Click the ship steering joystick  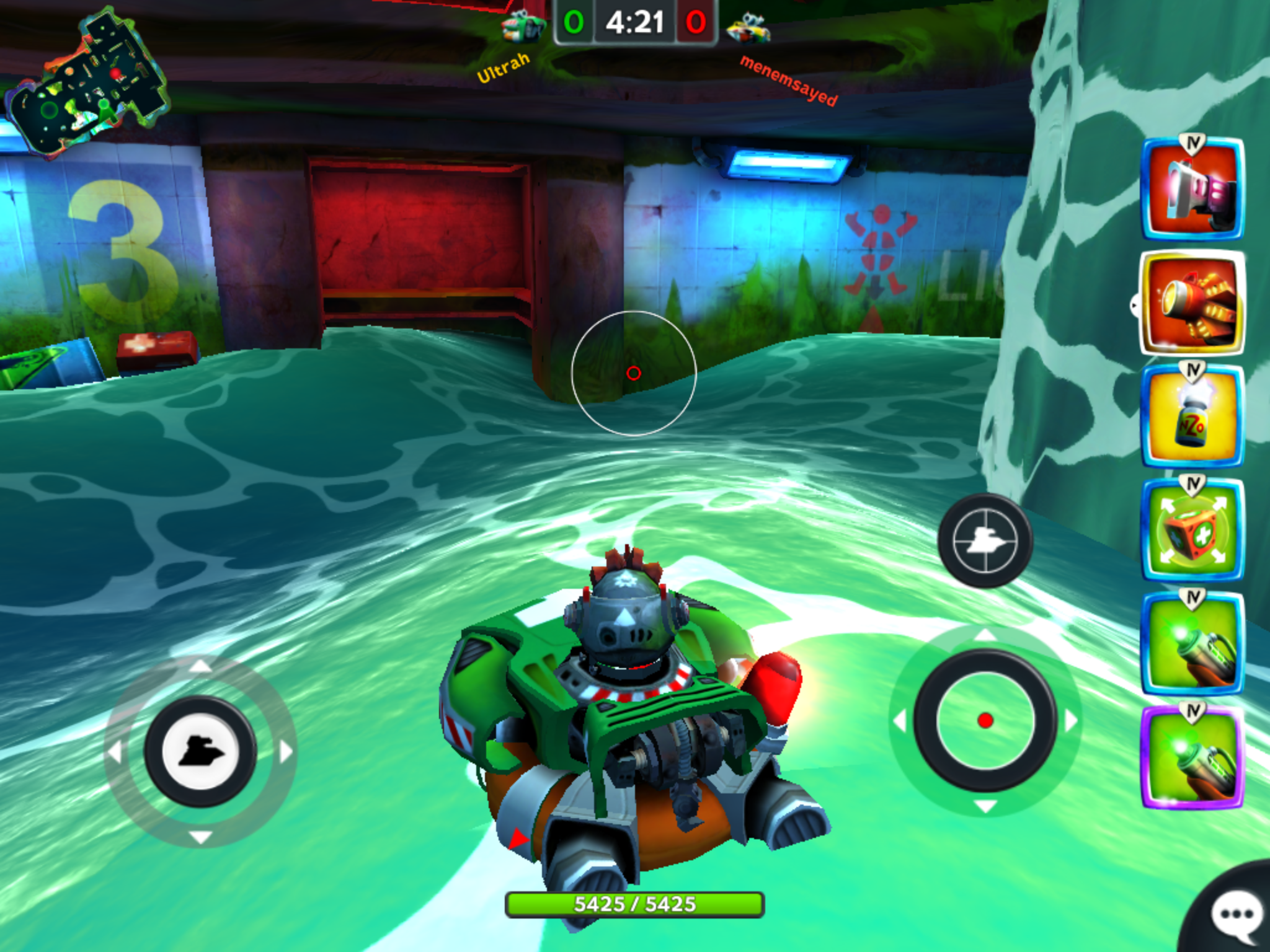[200, 751]
